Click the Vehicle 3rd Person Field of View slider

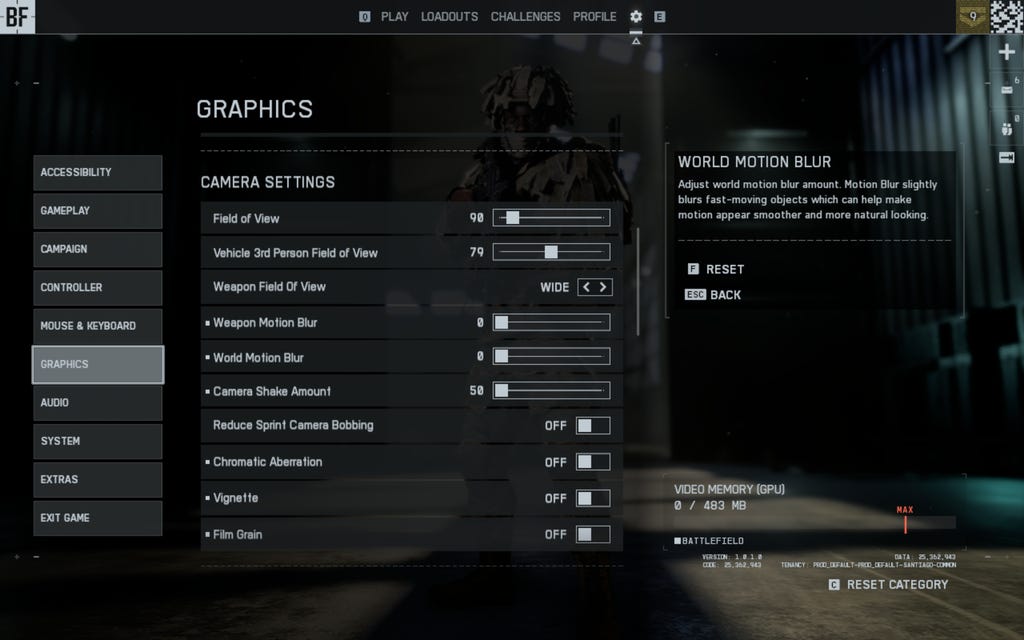pyautogui.click(x=551, y=252)
